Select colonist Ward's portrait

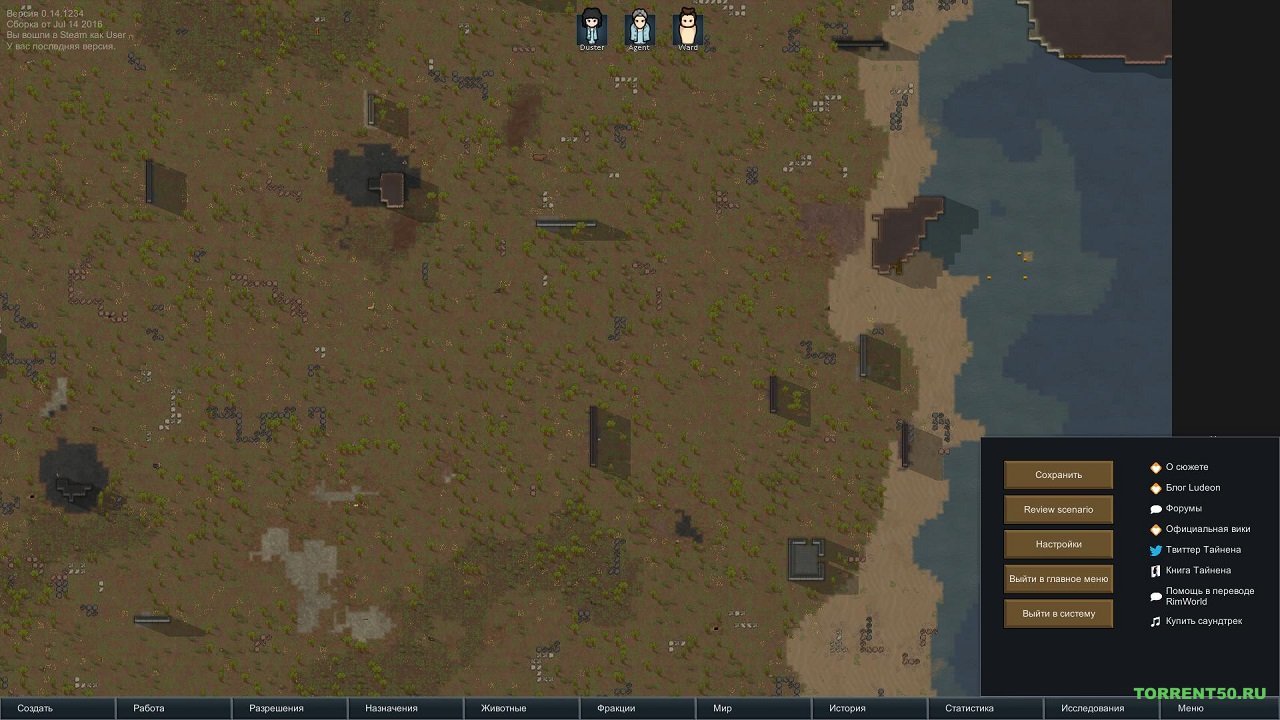pyautogui.click(x=687, y=25)
